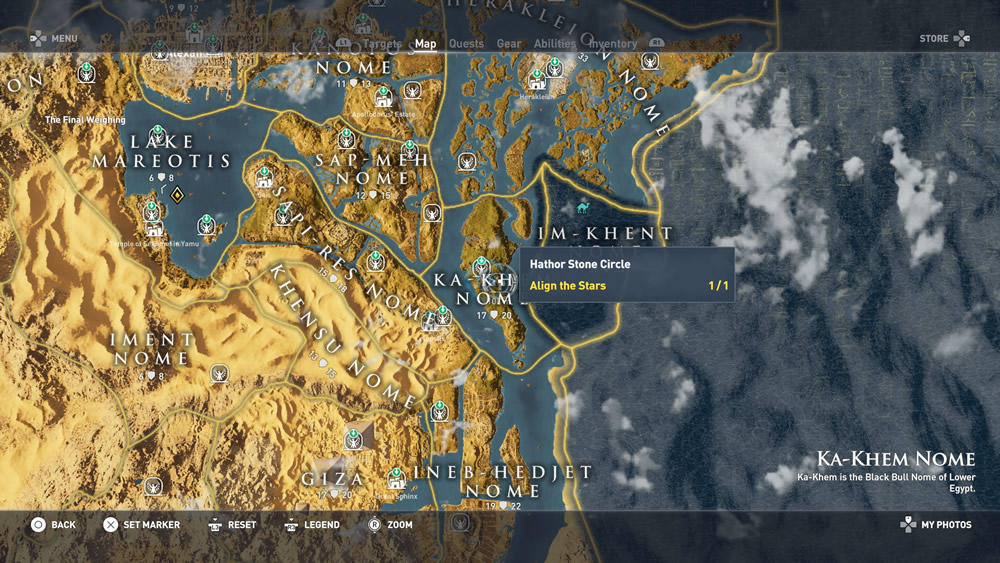Open the map Legend

312,525
